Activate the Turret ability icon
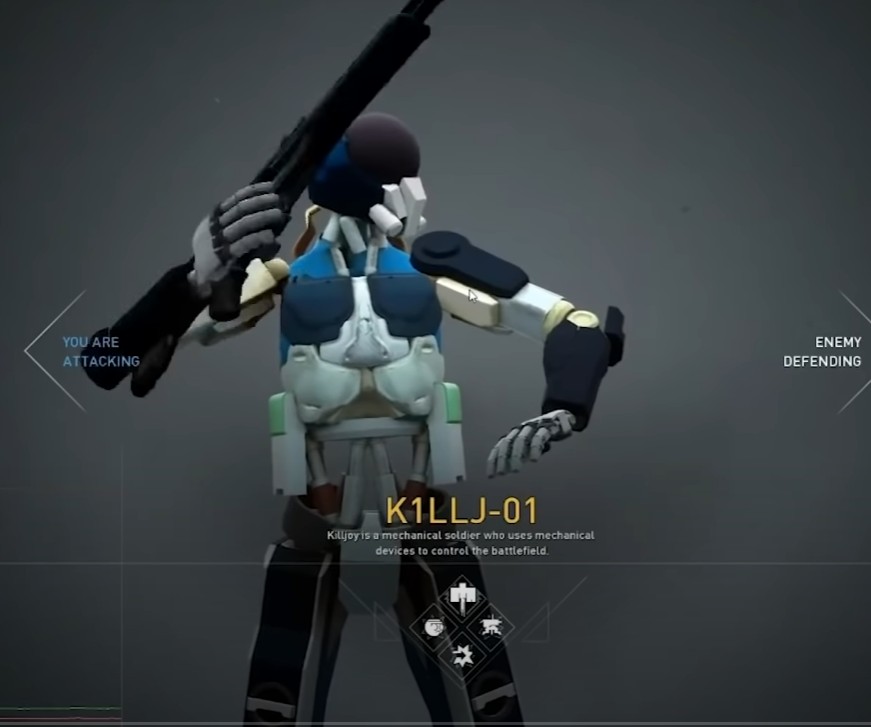The image size is (871, 727). pos(491,627)
